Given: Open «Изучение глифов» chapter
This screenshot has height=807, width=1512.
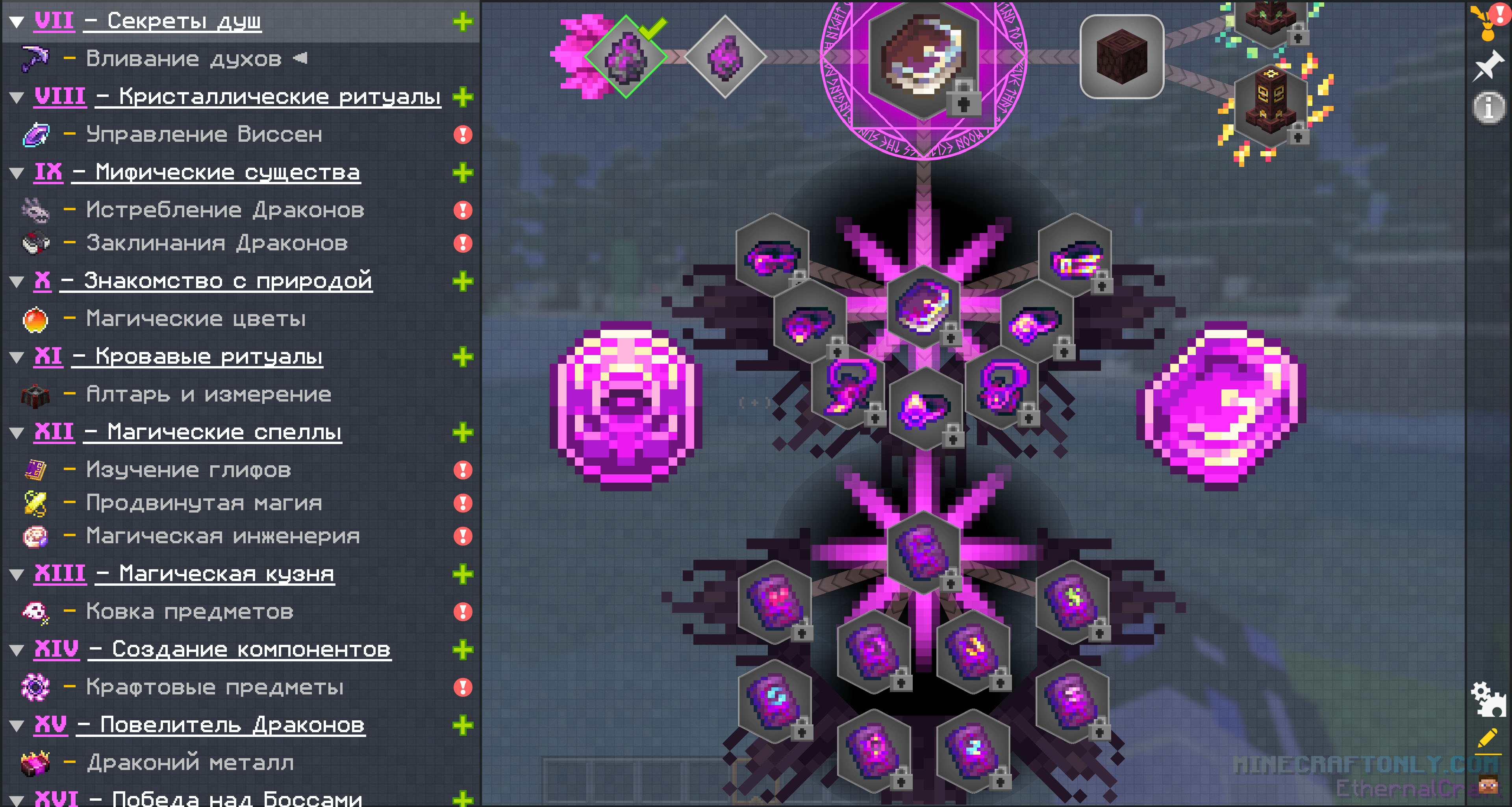Looking at the screenshot, I should coord(188,470).
